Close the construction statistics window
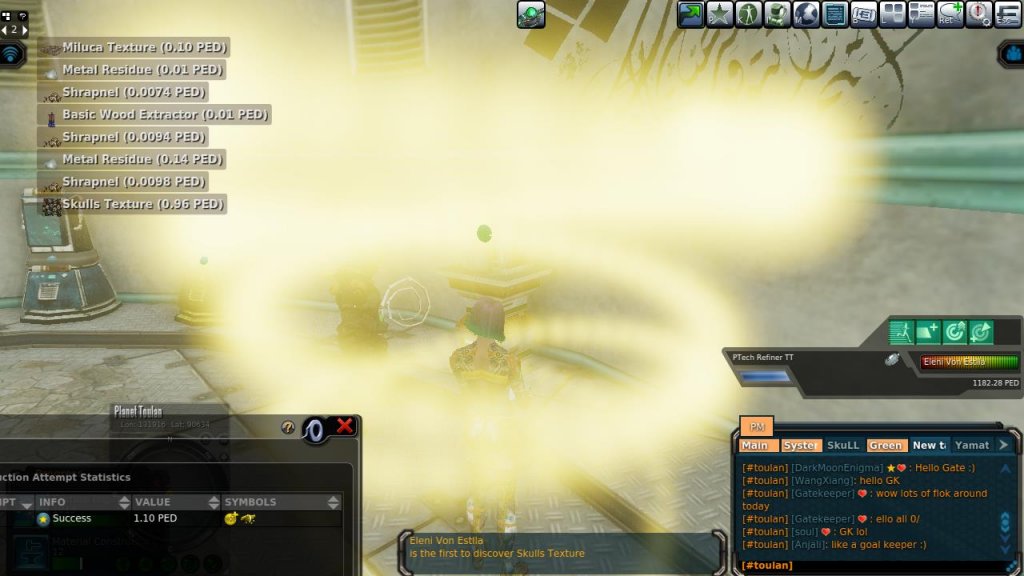 tap(345, 427)
